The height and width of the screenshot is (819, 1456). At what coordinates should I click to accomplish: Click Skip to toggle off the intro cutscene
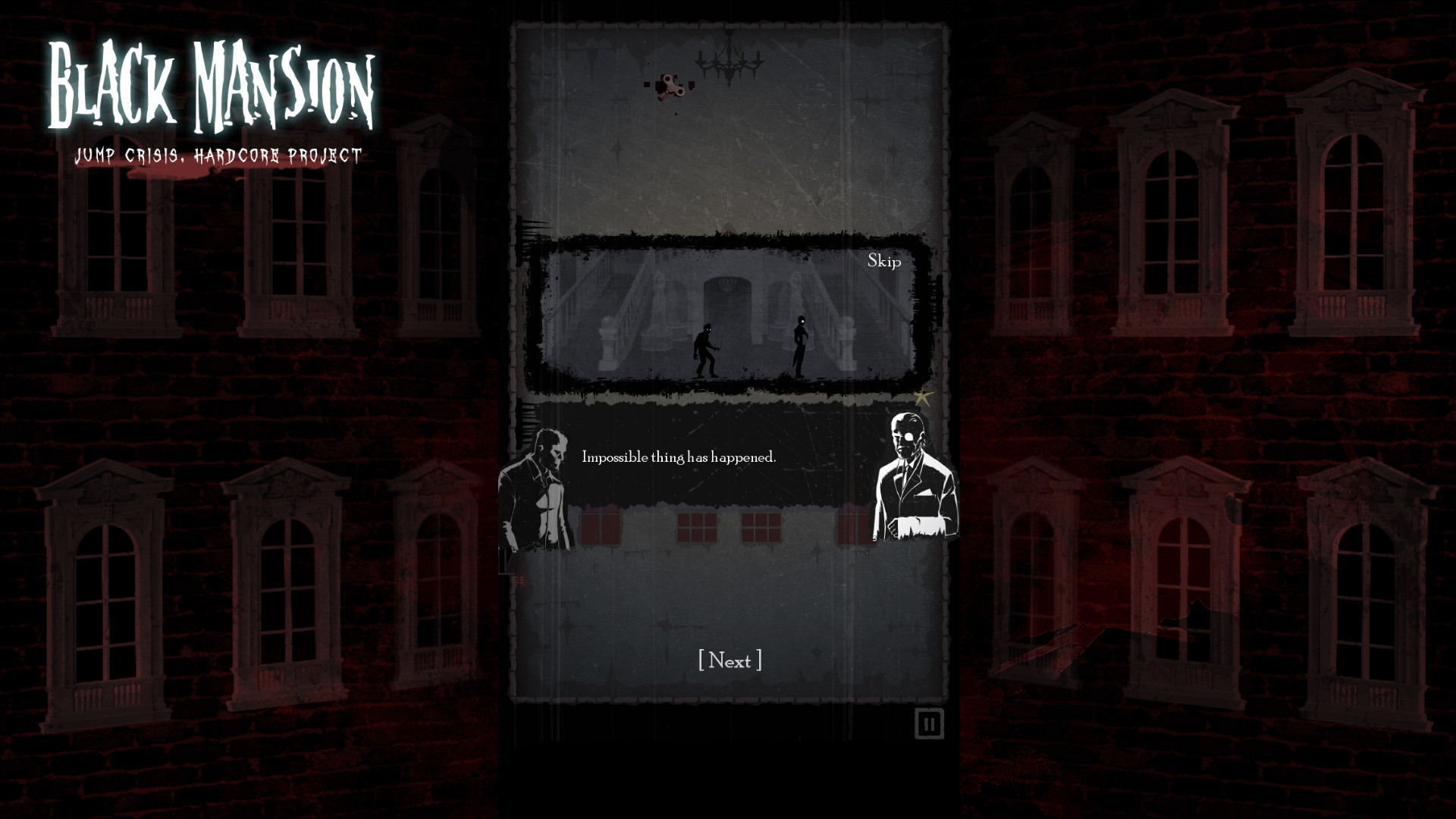coord(884,262)
